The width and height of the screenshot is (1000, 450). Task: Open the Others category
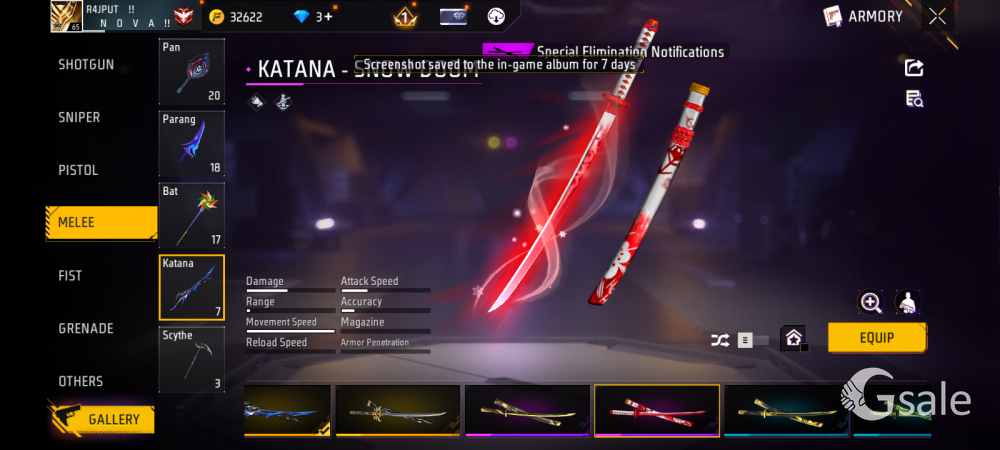[x=80, y=382]
